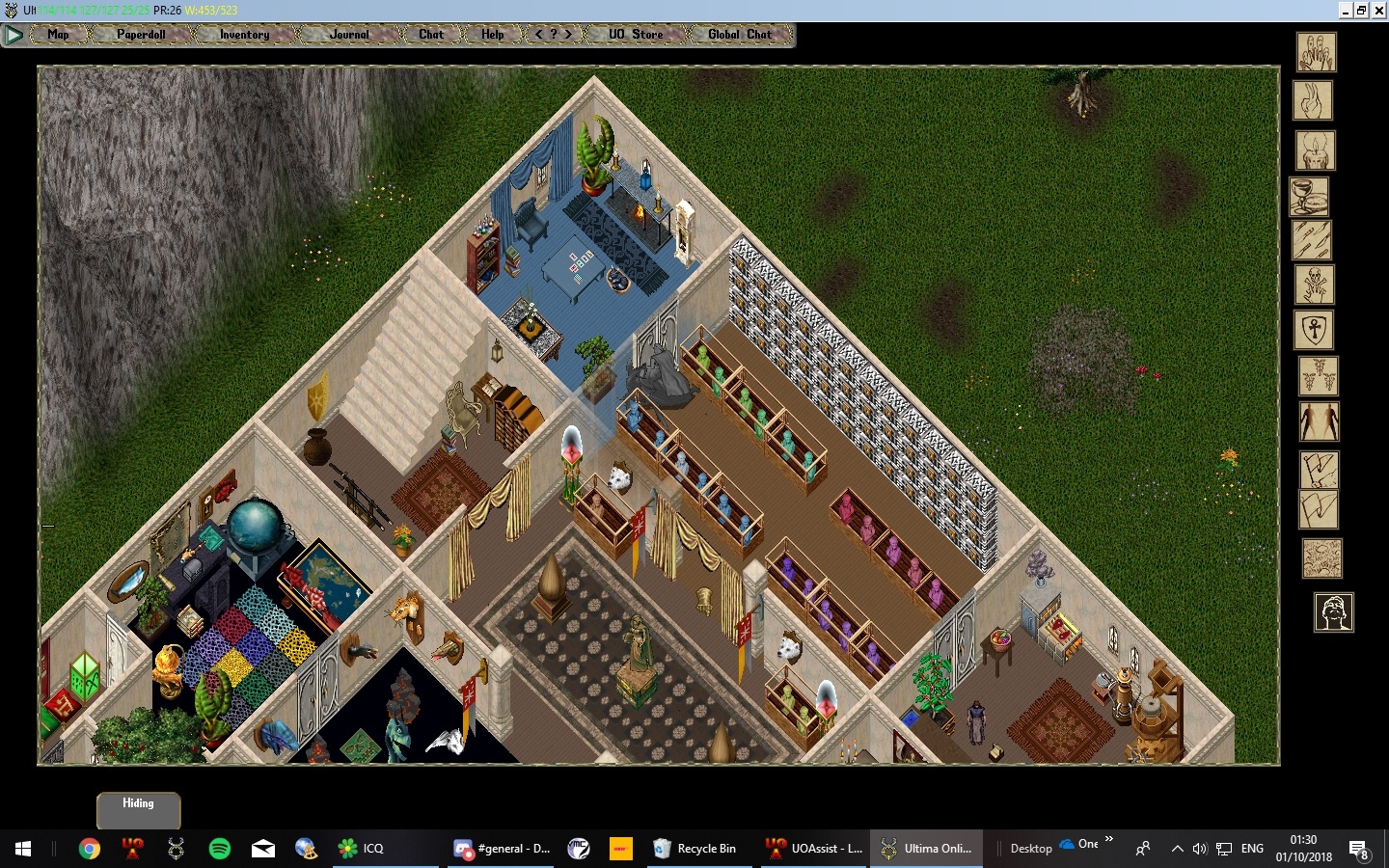Click the green play arrow left of the menu bar
The image size is (1389, 868).
(14, 35)
